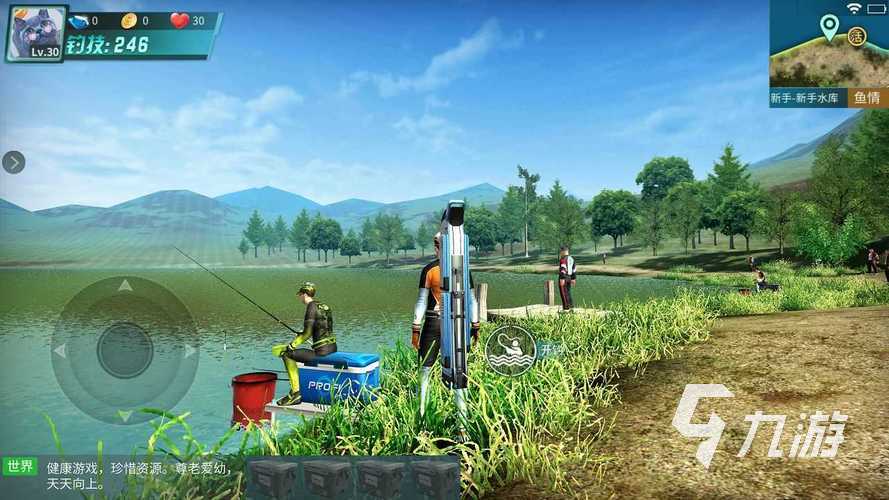
Task: Tap the red heart icon
Action: point(180,21)
